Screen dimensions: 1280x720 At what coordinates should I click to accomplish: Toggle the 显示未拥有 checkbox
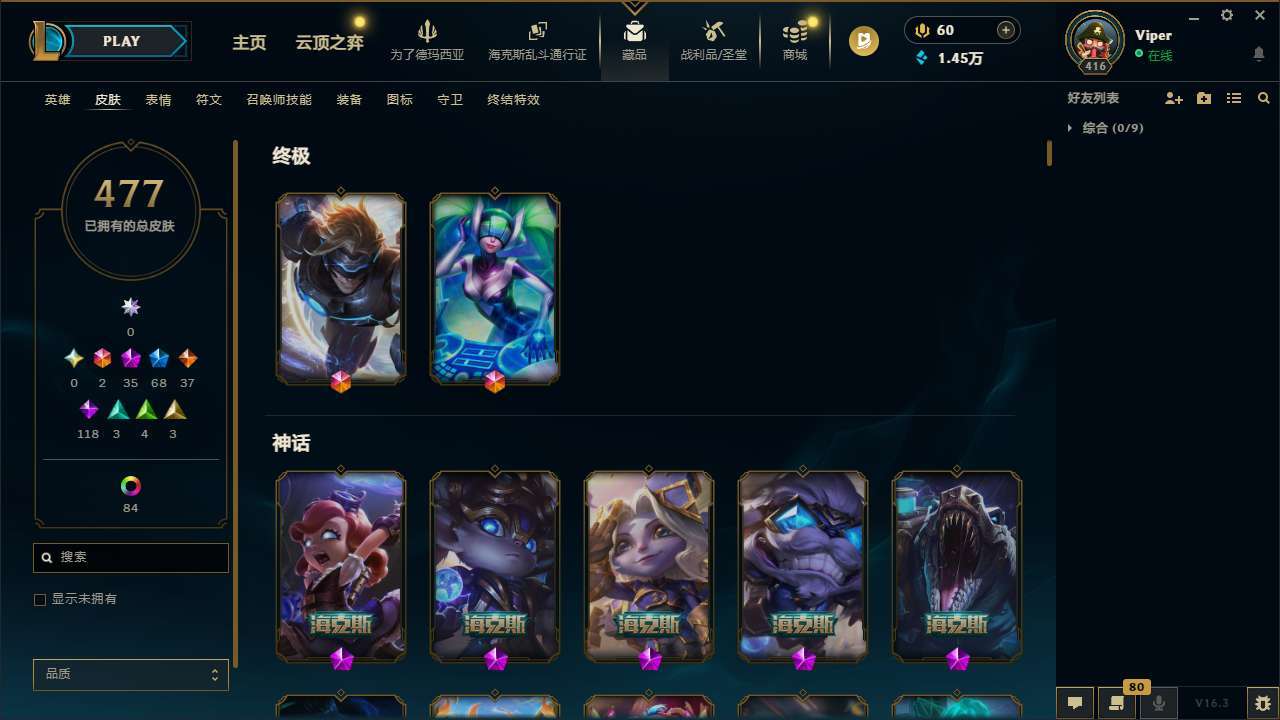coord(40,599)
